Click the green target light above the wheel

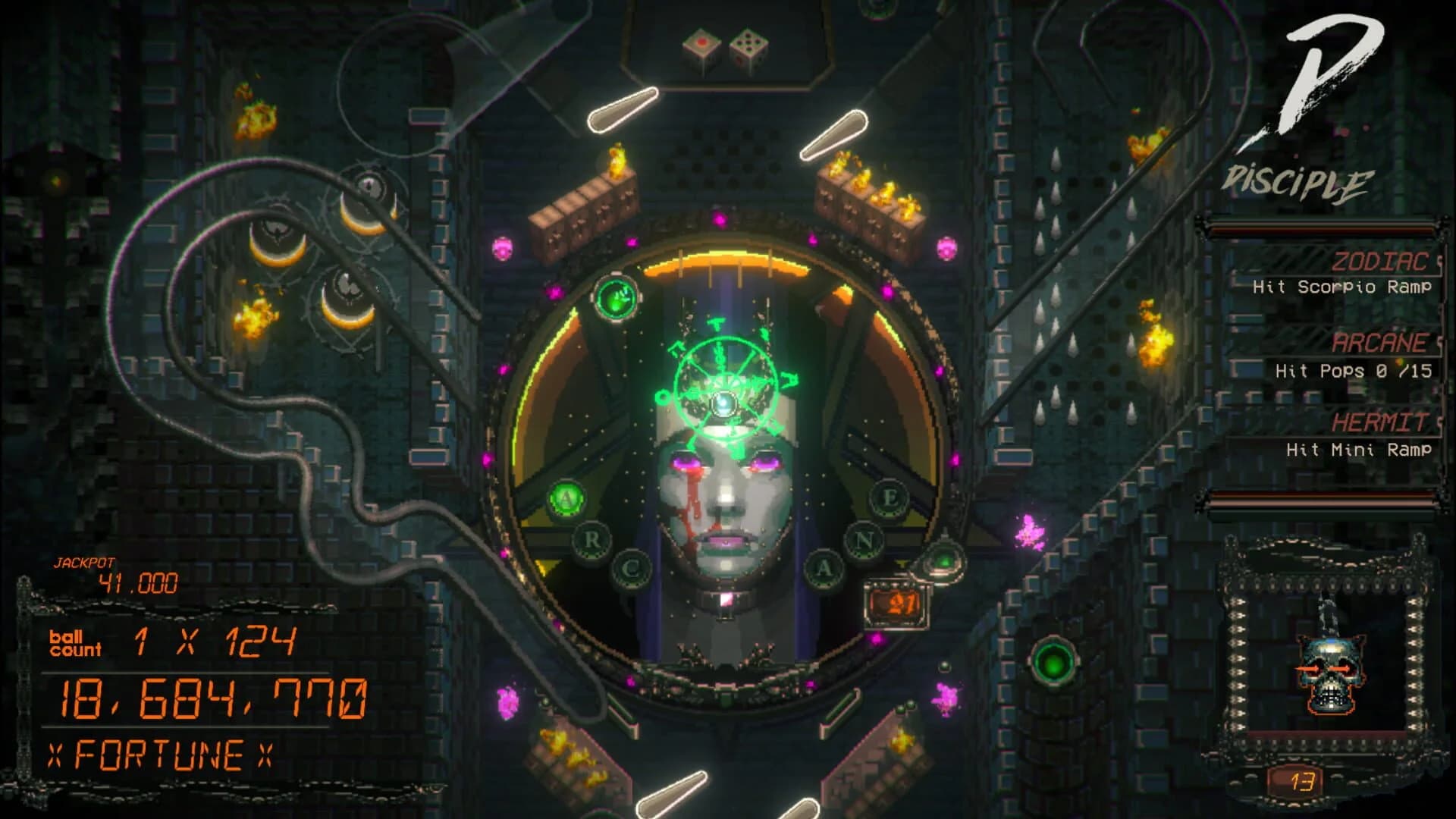pos(615,297)
